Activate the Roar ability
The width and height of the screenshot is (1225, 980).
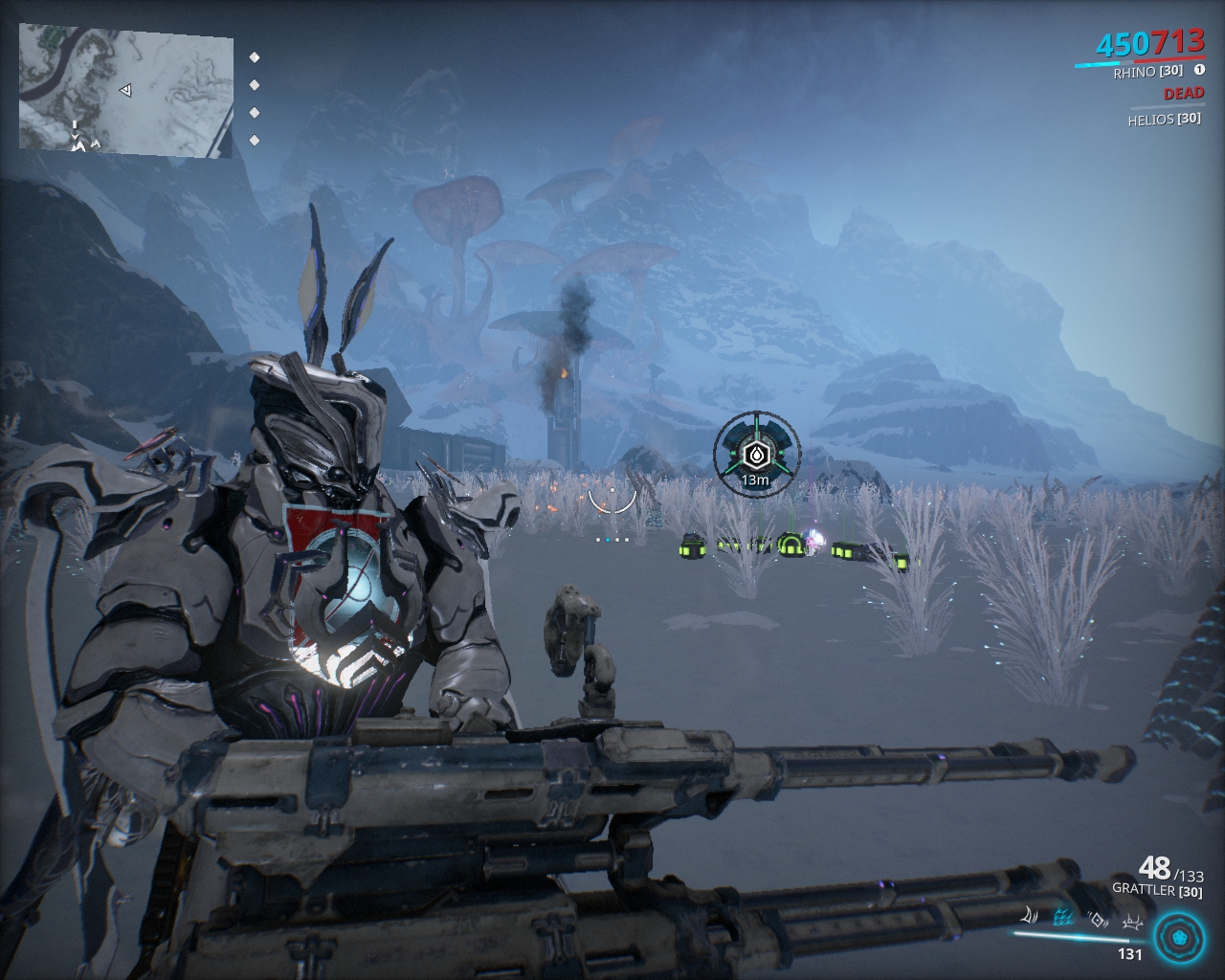[1099, 921]
